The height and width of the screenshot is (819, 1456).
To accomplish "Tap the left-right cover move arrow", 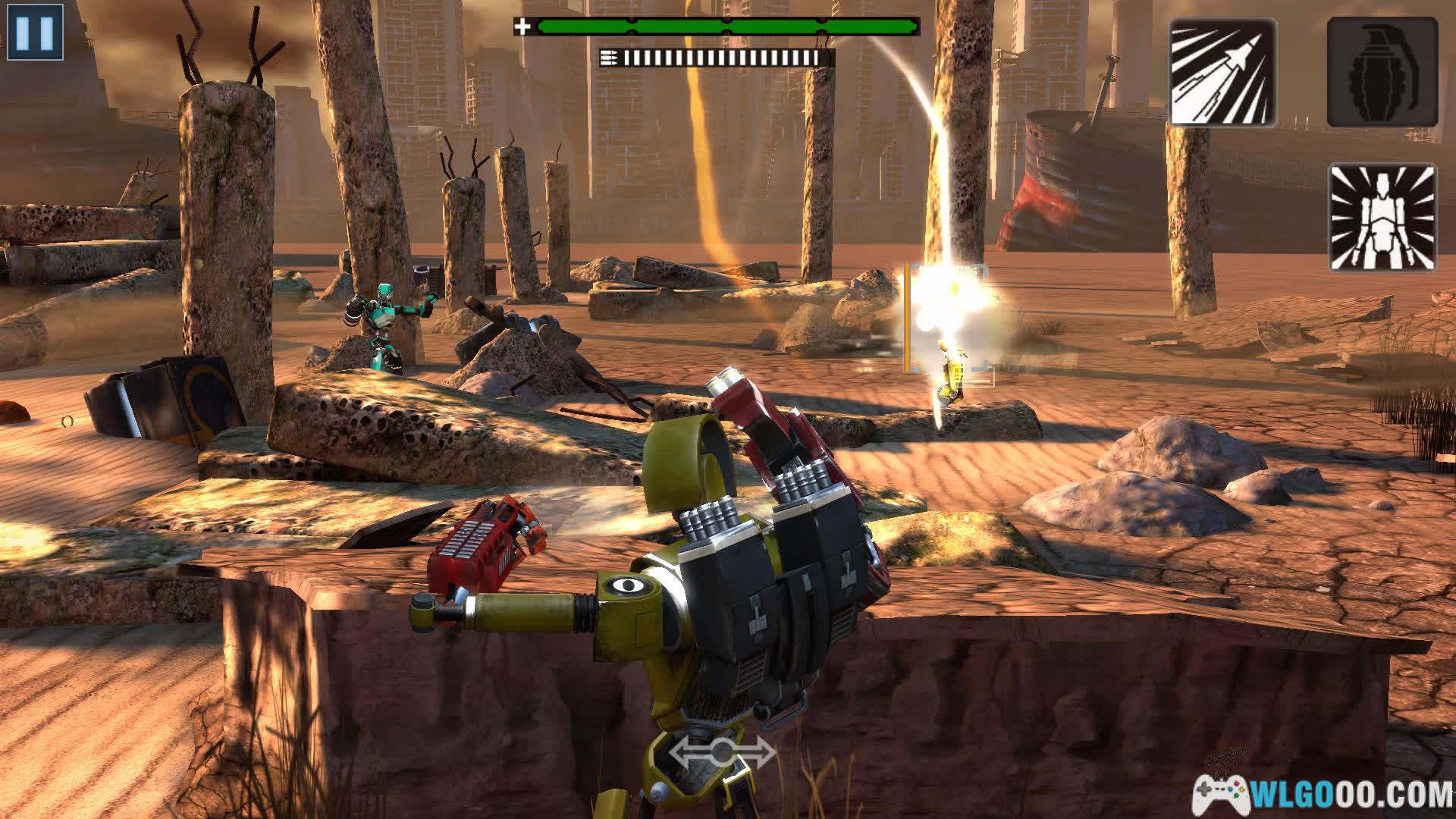I will (722, 752).
